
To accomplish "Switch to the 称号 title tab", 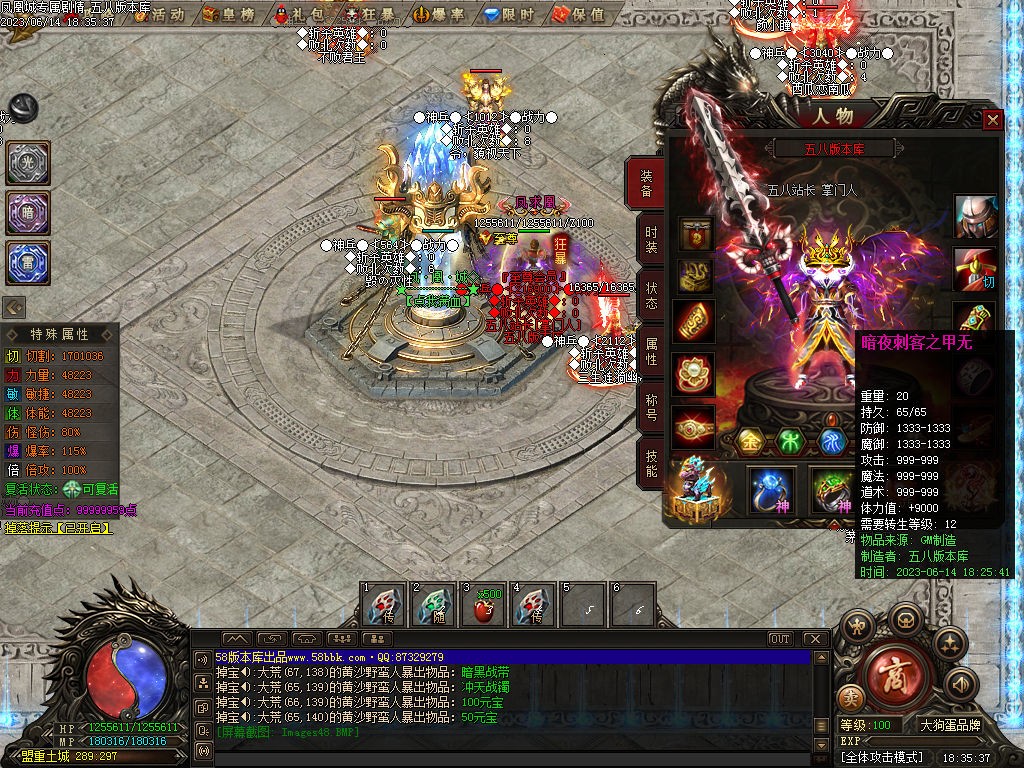I will (651, 407).
